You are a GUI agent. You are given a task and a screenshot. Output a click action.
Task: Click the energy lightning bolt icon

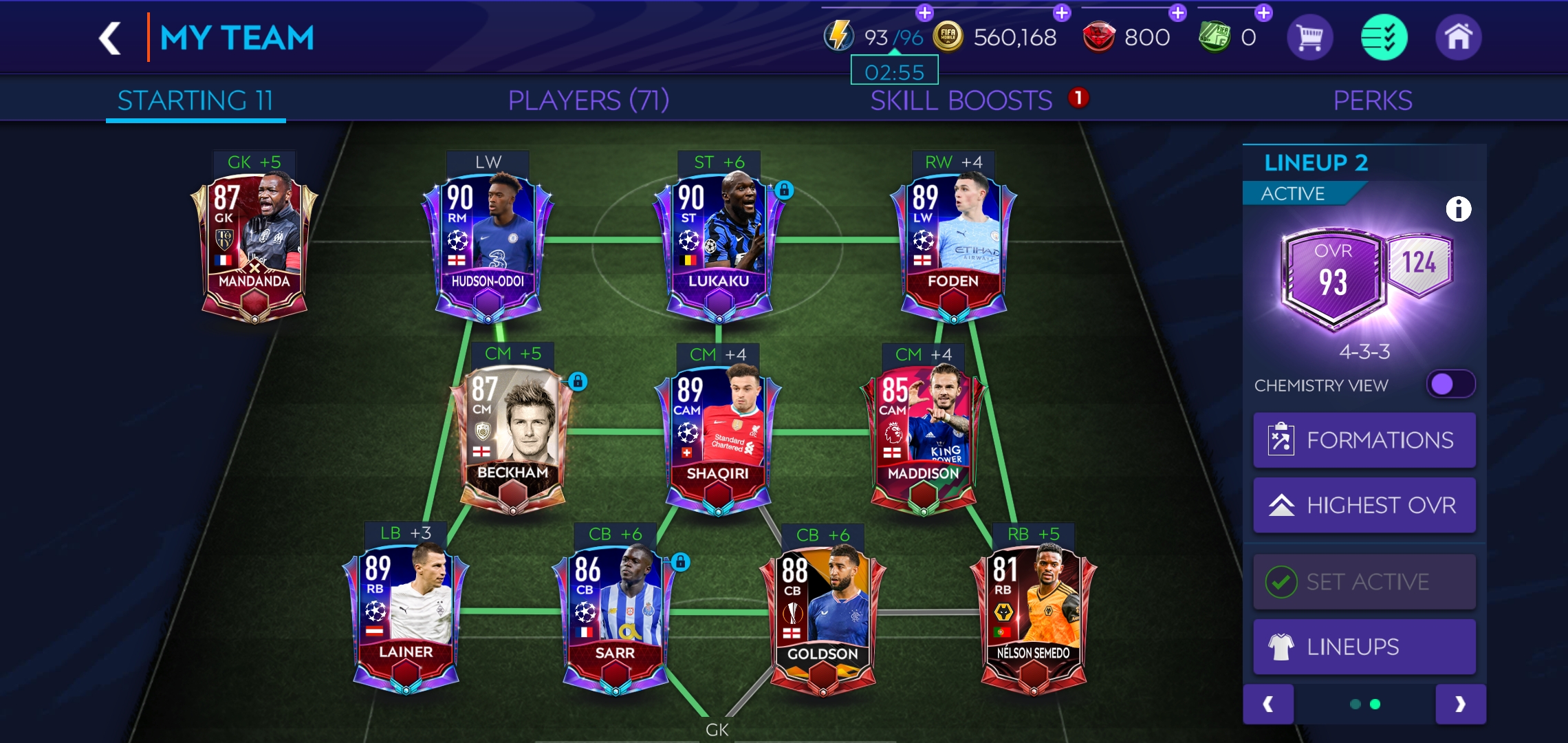click(x=838, y=36)
